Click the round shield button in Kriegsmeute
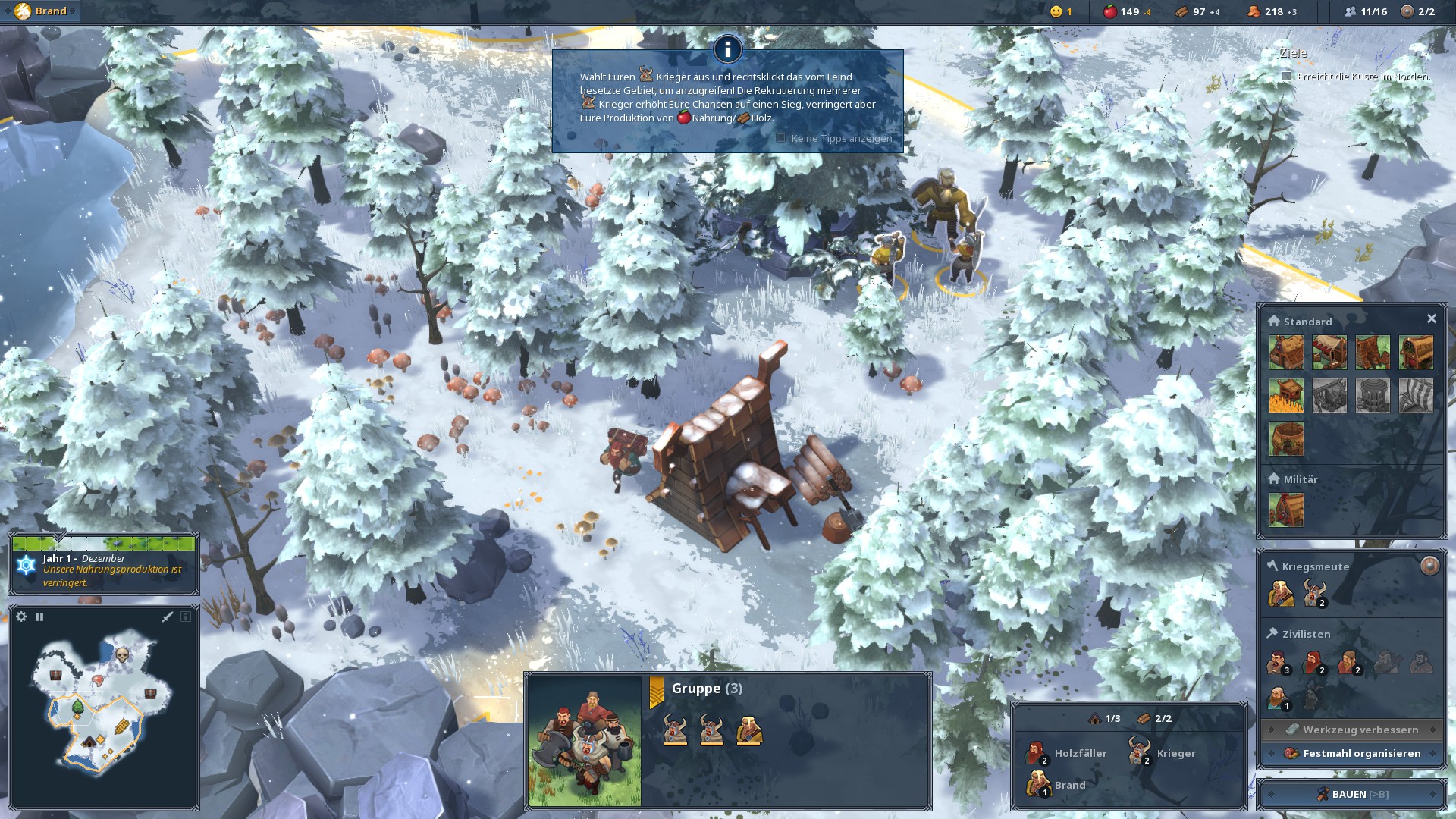The width and height of the screenshot is (1456, 819). (x=1429, y=566)
